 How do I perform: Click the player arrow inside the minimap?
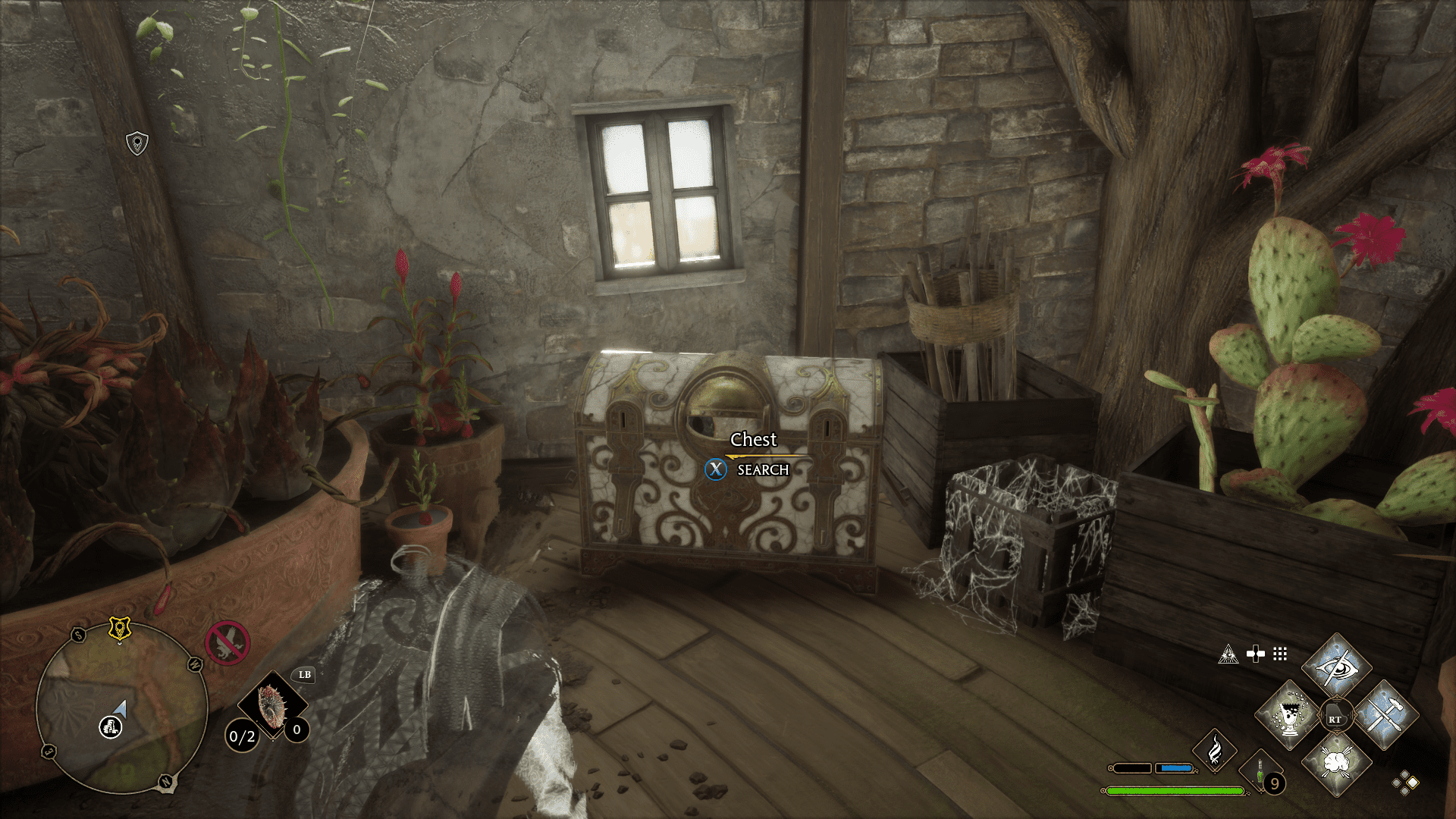(121, 709)
